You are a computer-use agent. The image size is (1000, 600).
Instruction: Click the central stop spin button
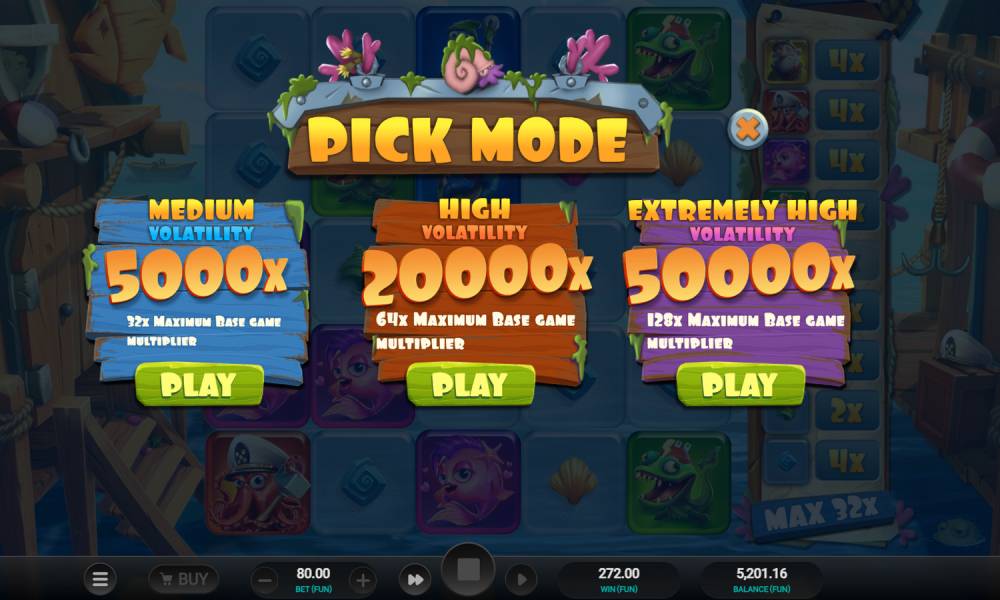tap(468, 572)
